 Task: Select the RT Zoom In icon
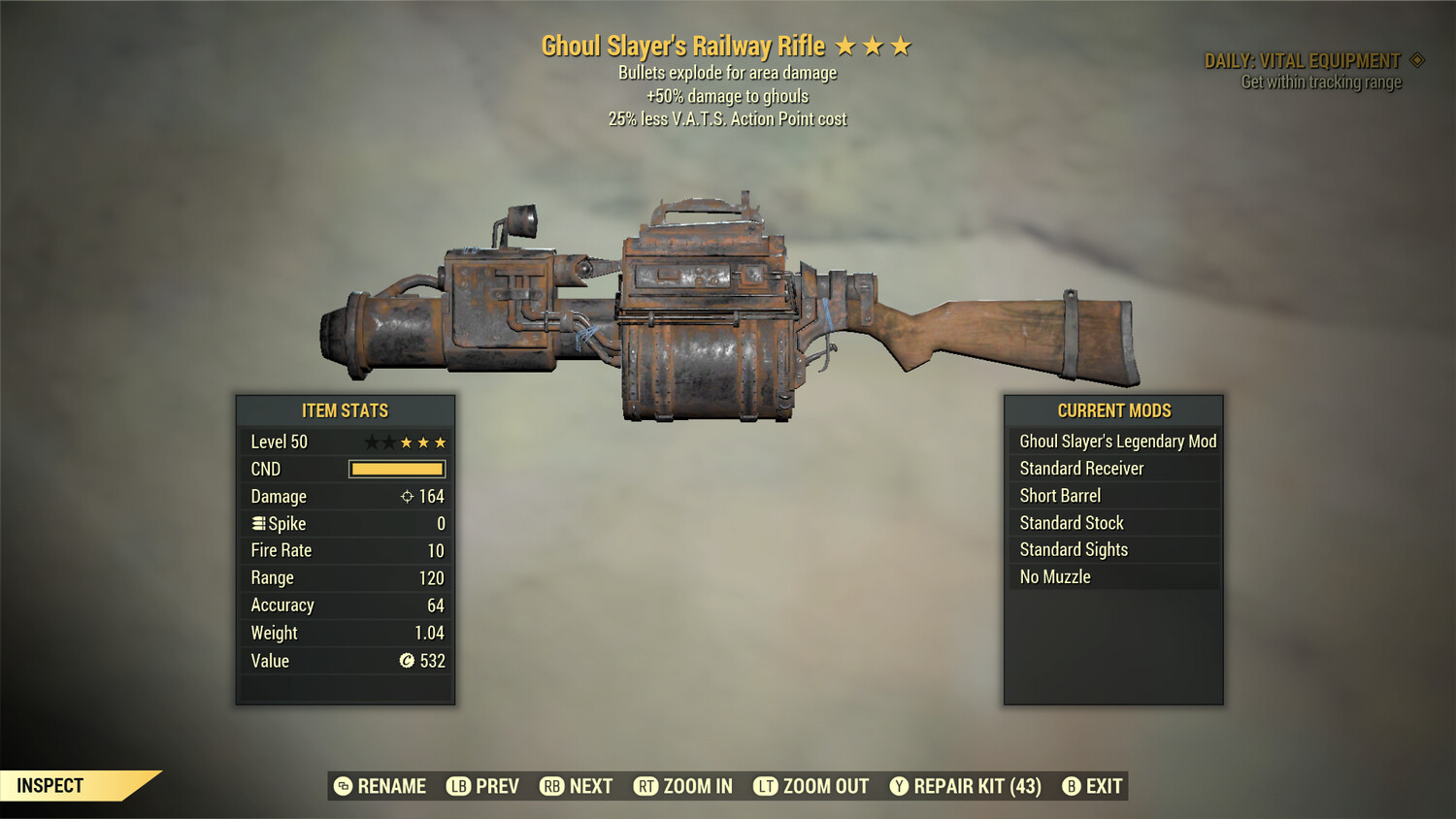(x=646, y=786)
